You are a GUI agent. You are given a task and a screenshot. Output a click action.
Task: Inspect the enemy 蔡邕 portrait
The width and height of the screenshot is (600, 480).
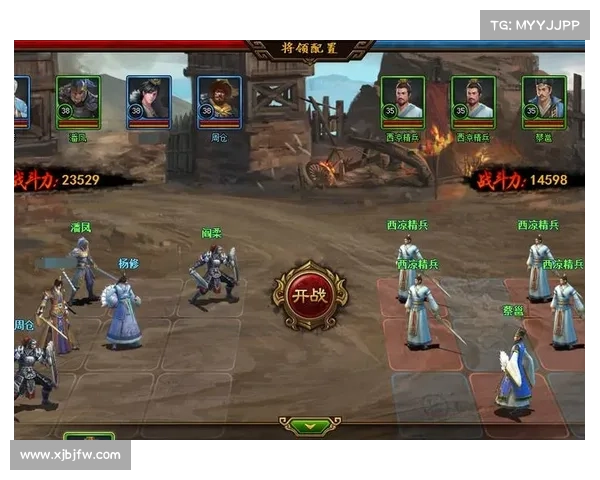pos(544,102)
